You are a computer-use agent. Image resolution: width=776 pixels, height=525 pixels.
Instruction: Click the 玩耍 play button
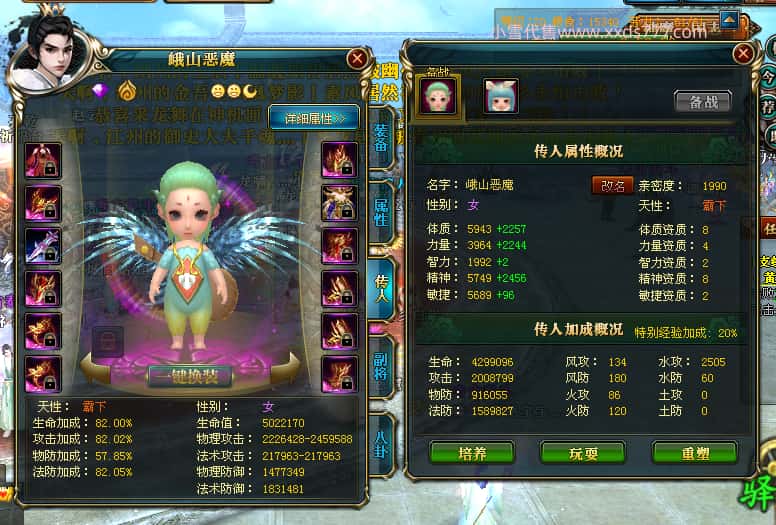click(583, 453)
